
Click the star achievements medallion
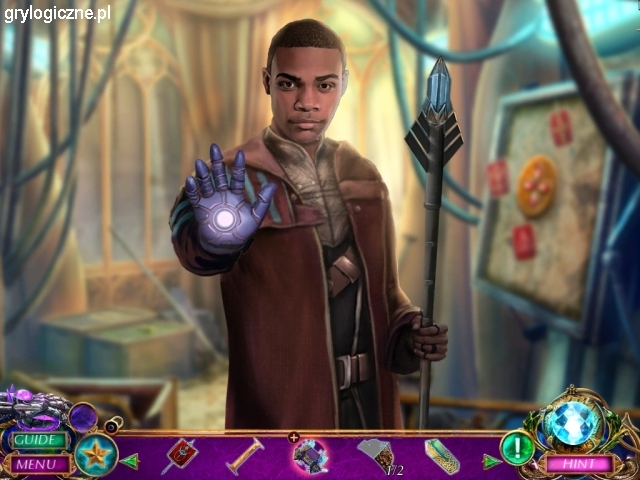pos(97,453)
